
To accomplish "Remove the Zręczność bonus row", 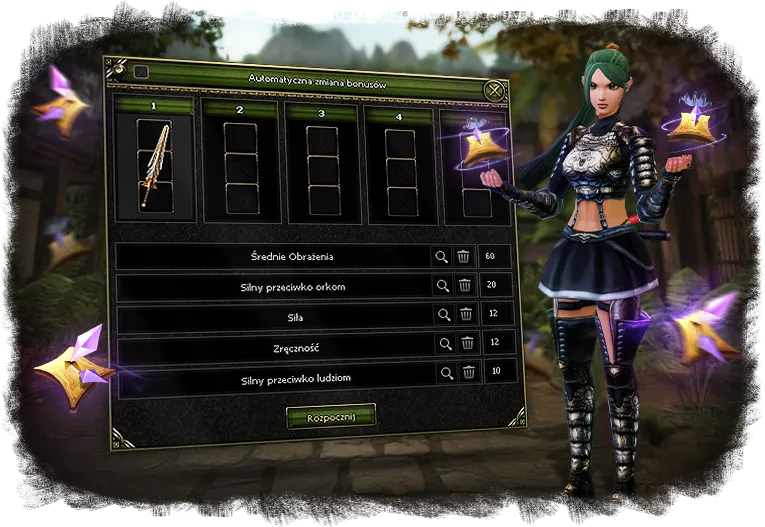I will (467, 344).
